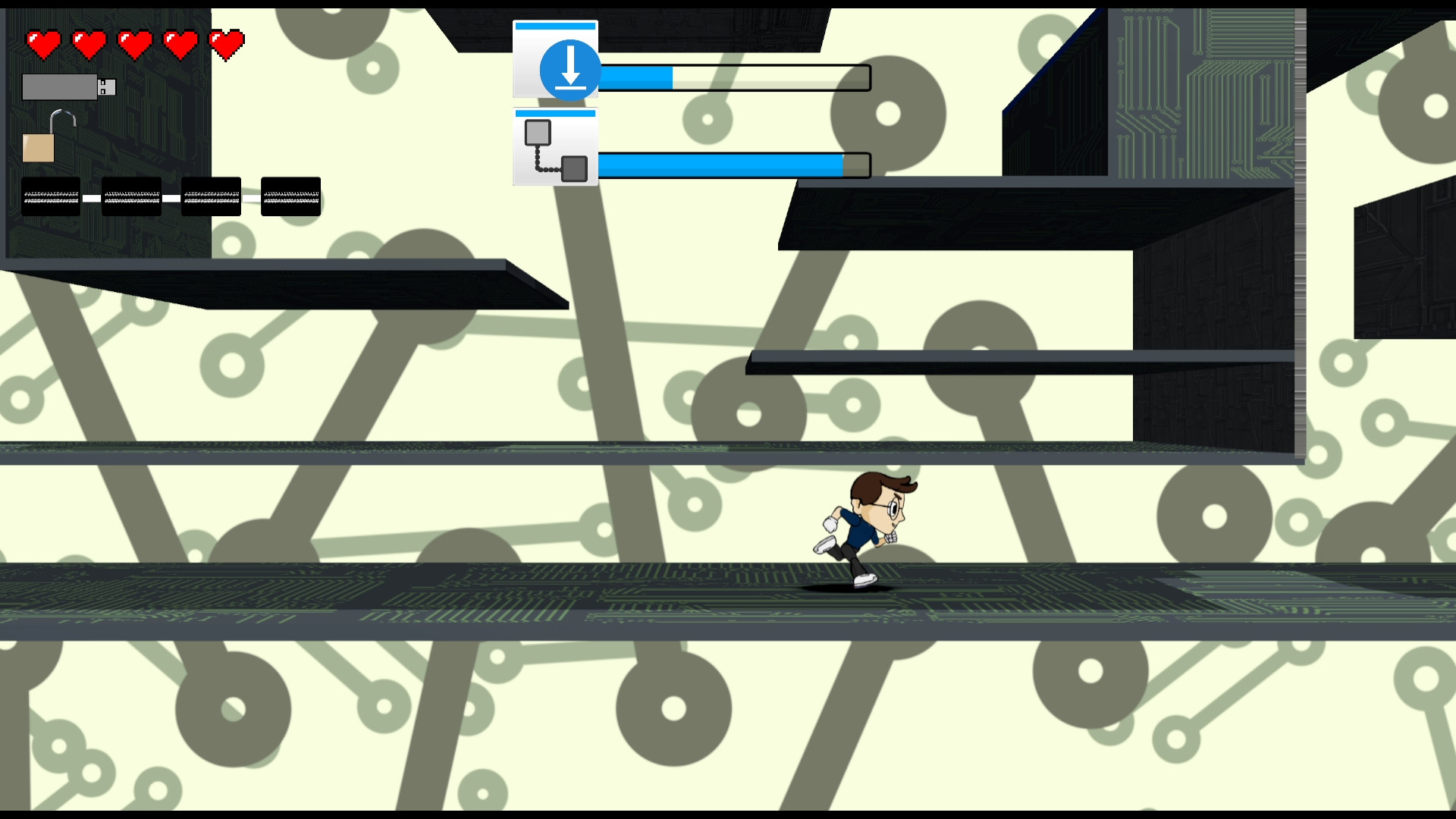The width and height of the screenshot is (1456, 819).
Task: Click the gray USB flash drive icon
Action: click(59, 86)
